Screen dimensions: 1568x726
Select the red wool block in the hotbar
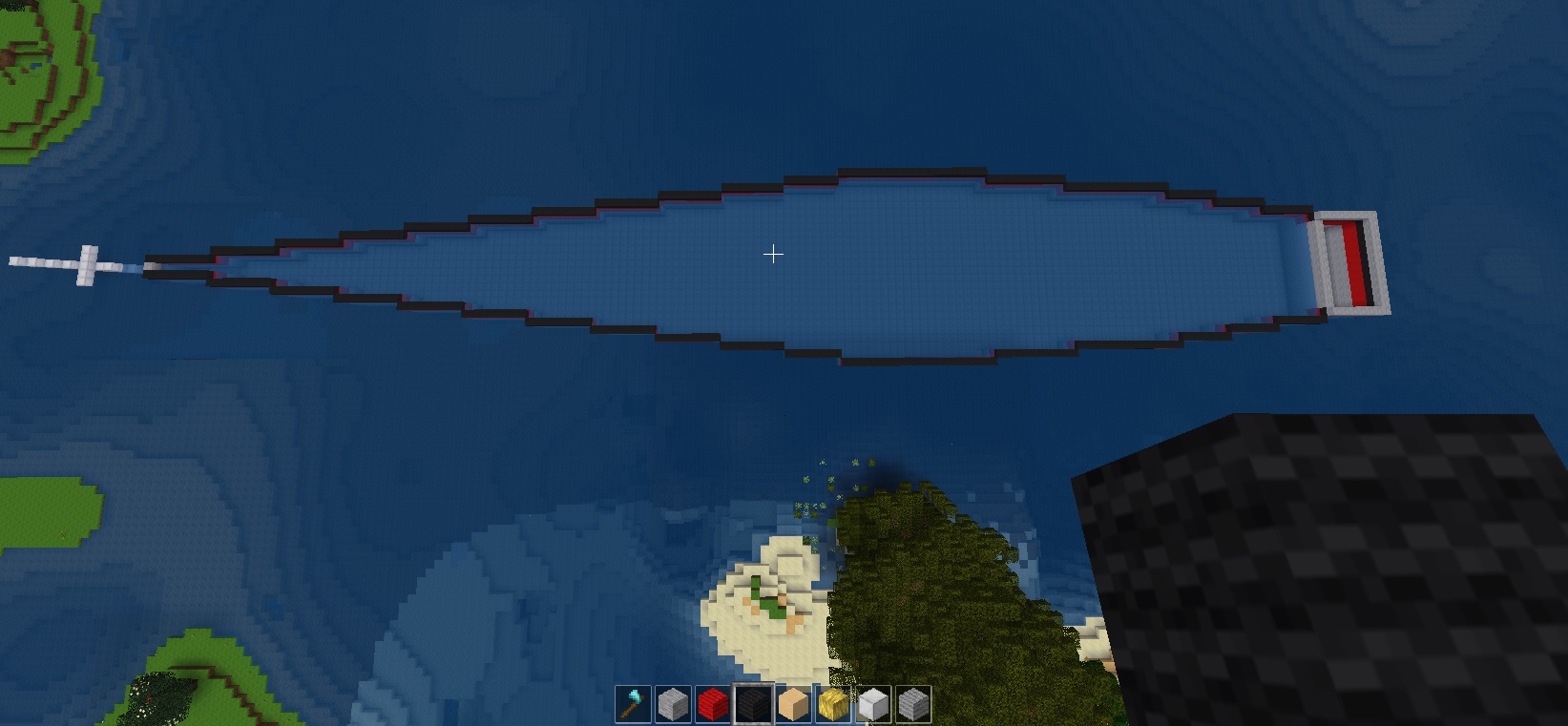[712, 703]
